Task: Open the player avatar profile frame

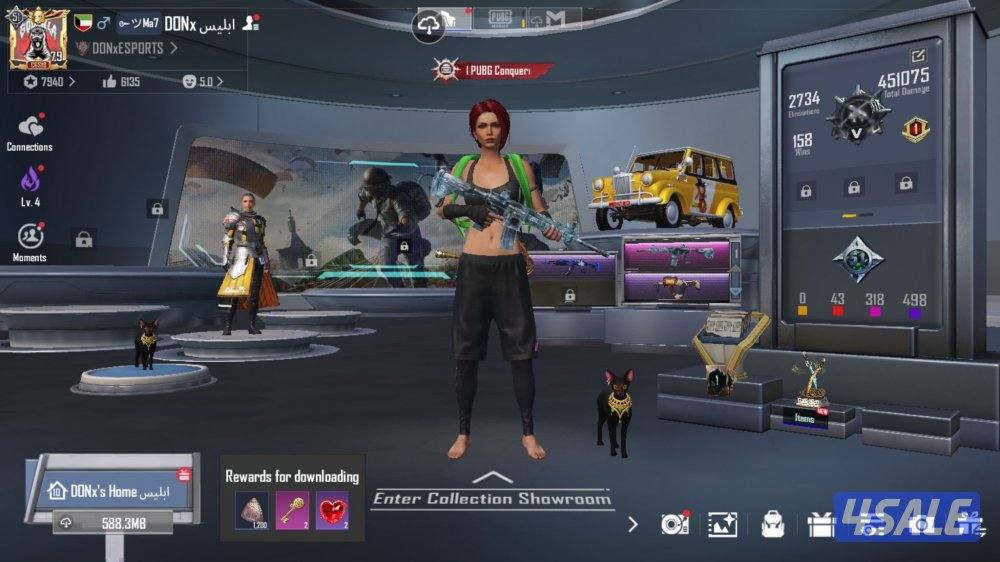Action: coord(39,40)
